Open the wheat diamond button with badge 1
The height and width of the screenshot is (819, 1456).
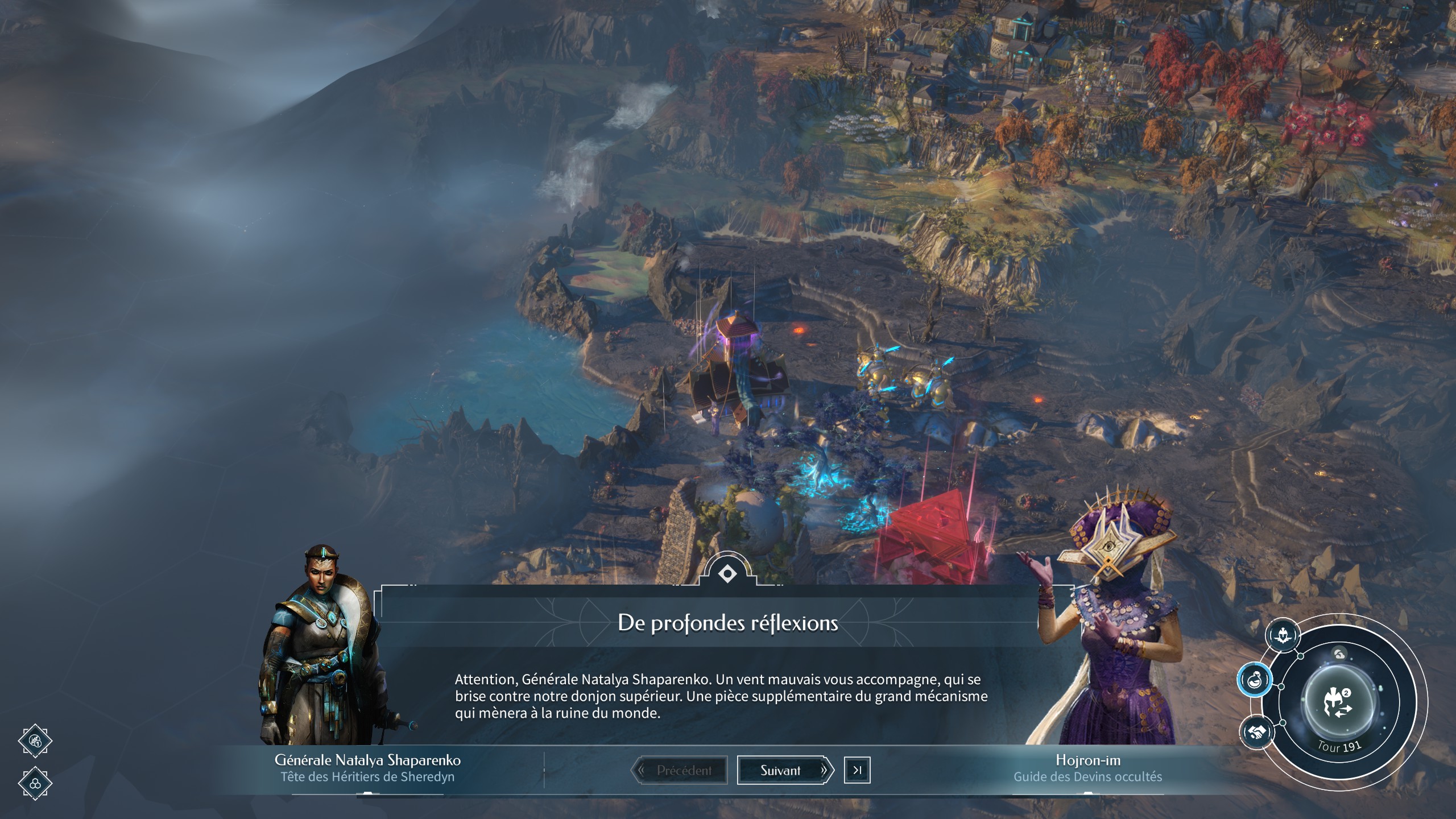(35, 741)
